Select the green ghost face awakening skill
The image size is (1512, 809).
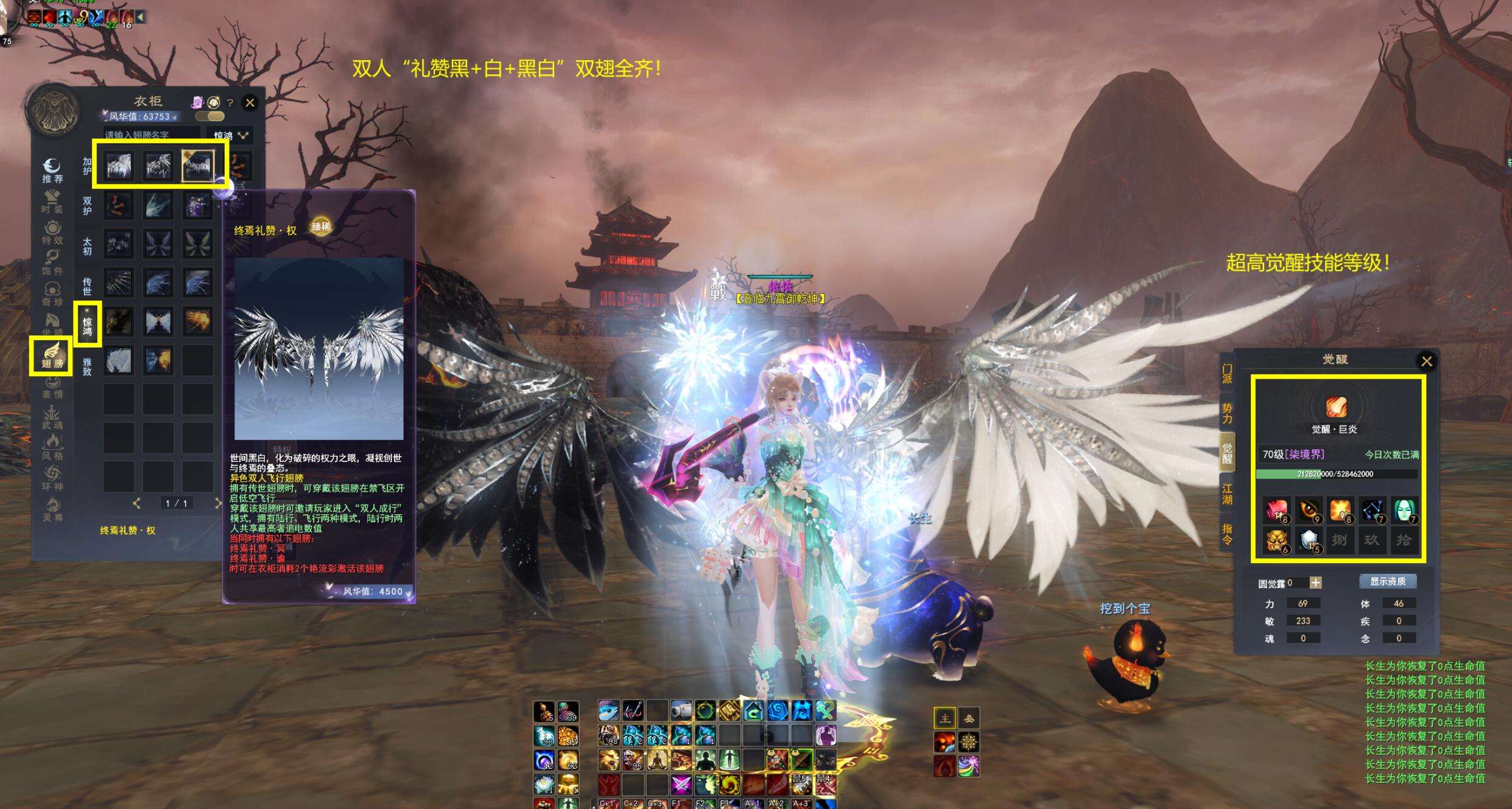[1404, 510]
